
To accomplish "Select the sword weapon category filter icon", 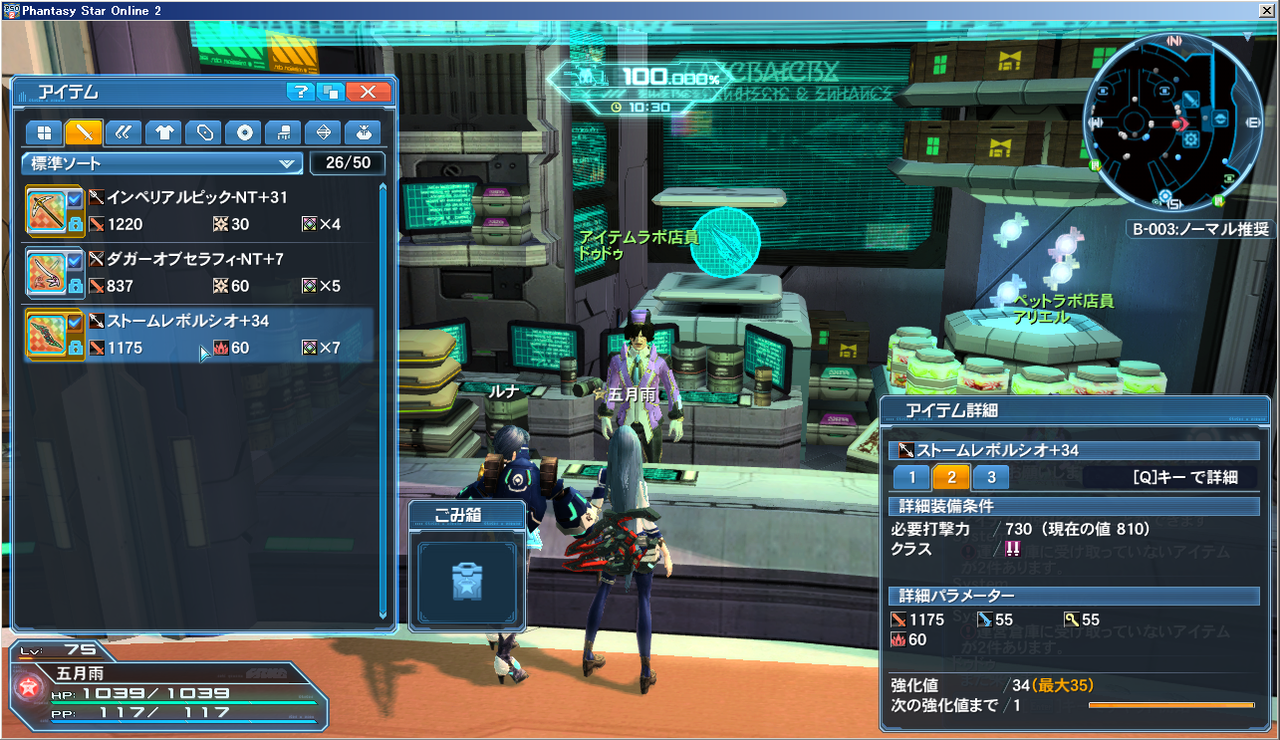I will click(x=83, y=132).
